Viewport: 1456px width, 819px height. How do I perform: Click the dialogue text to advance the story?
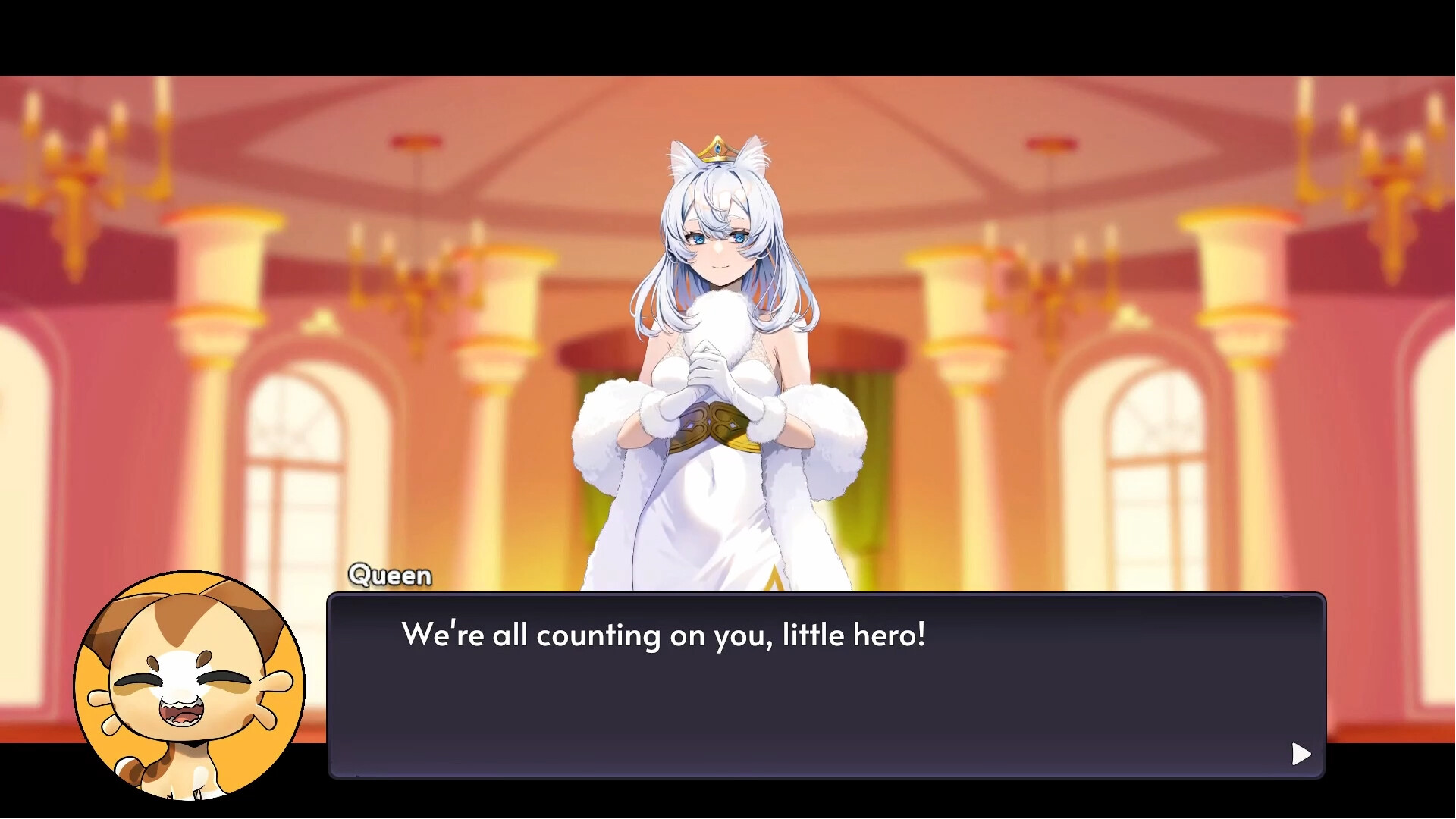(664, 635)
